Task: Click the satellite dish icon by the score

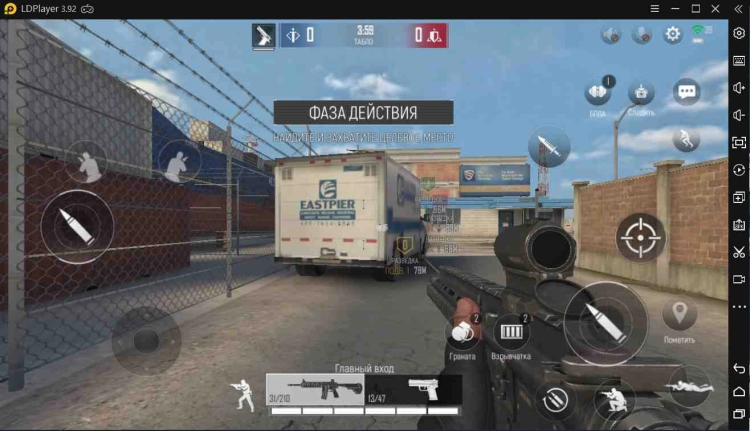Action: pos(264,35)
